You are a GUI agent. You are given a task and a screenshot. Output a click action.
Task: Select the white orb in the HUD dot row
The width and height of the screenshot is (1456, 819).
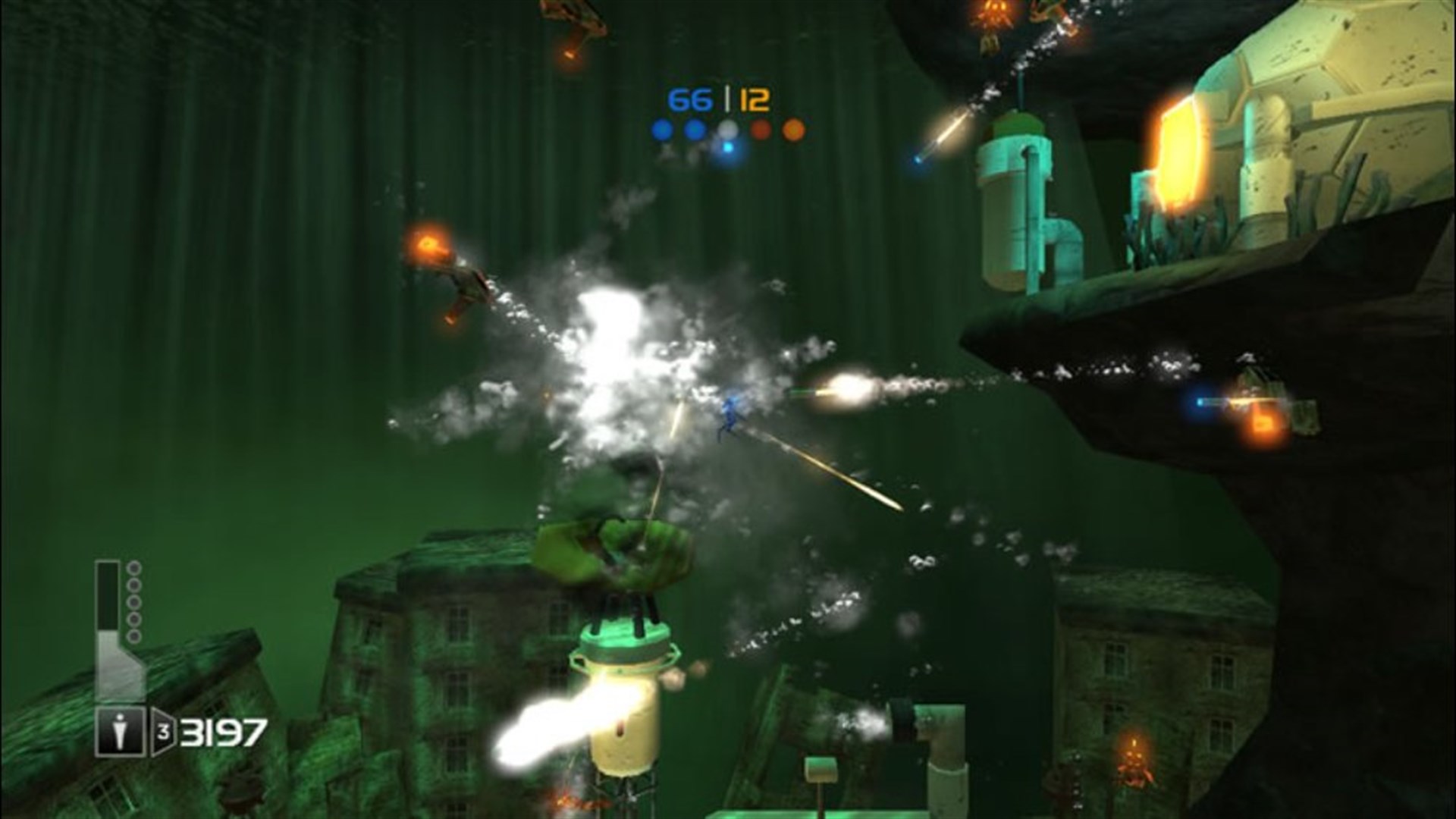point(728,130)
